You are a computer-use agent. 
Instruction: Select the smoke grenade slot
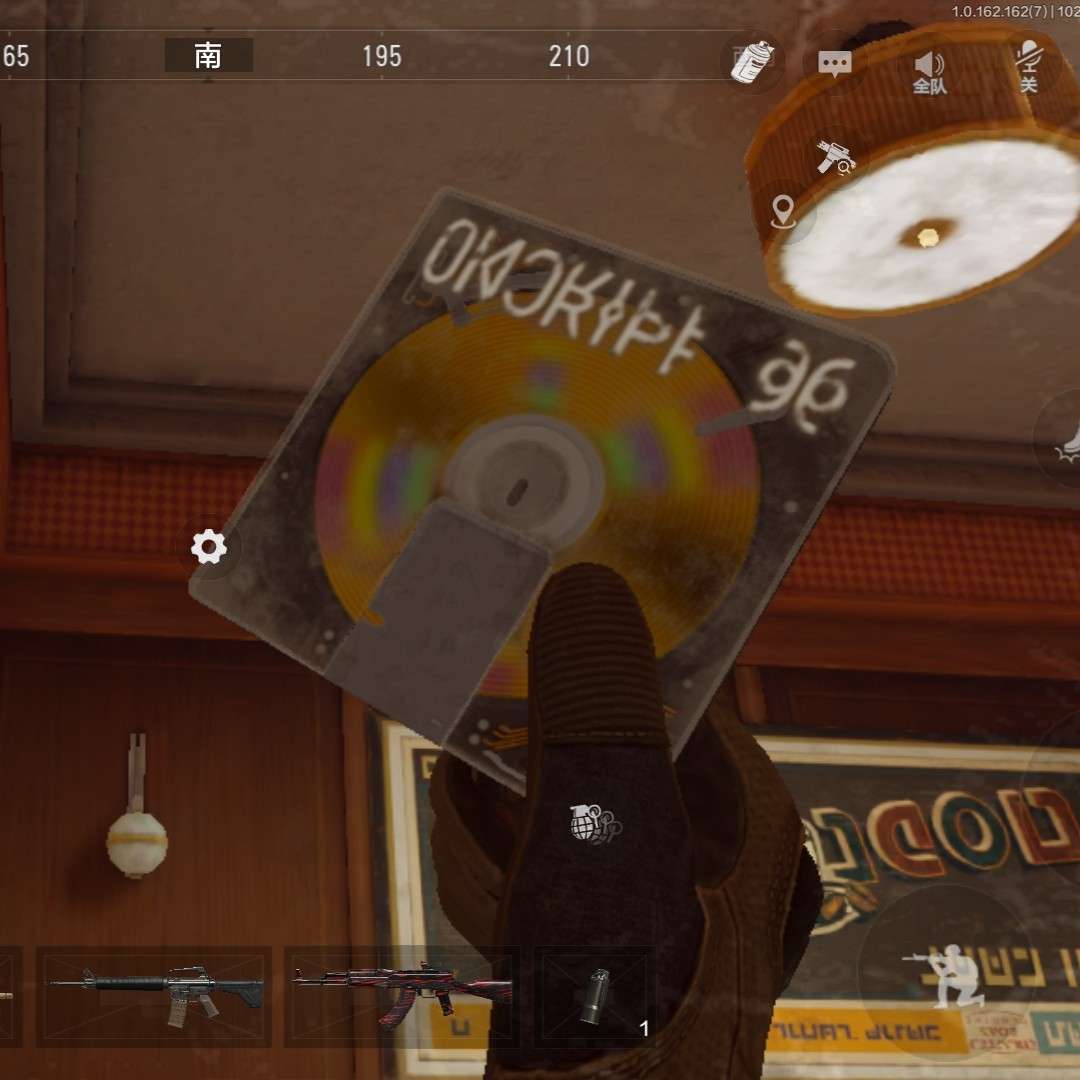(596, 996)
